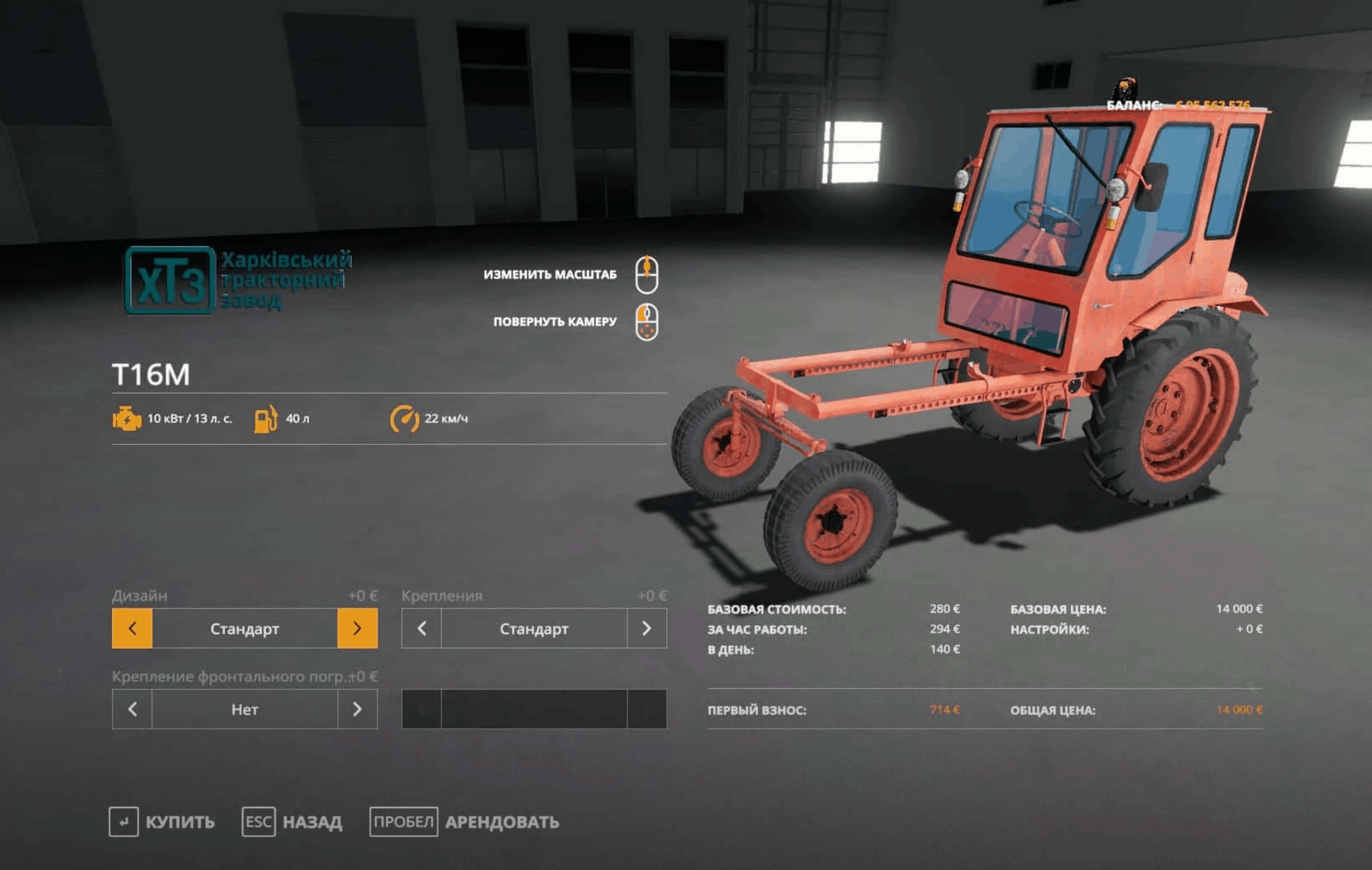
Task: Choose next Крепления option with right arrow
Action: point(646,629)
